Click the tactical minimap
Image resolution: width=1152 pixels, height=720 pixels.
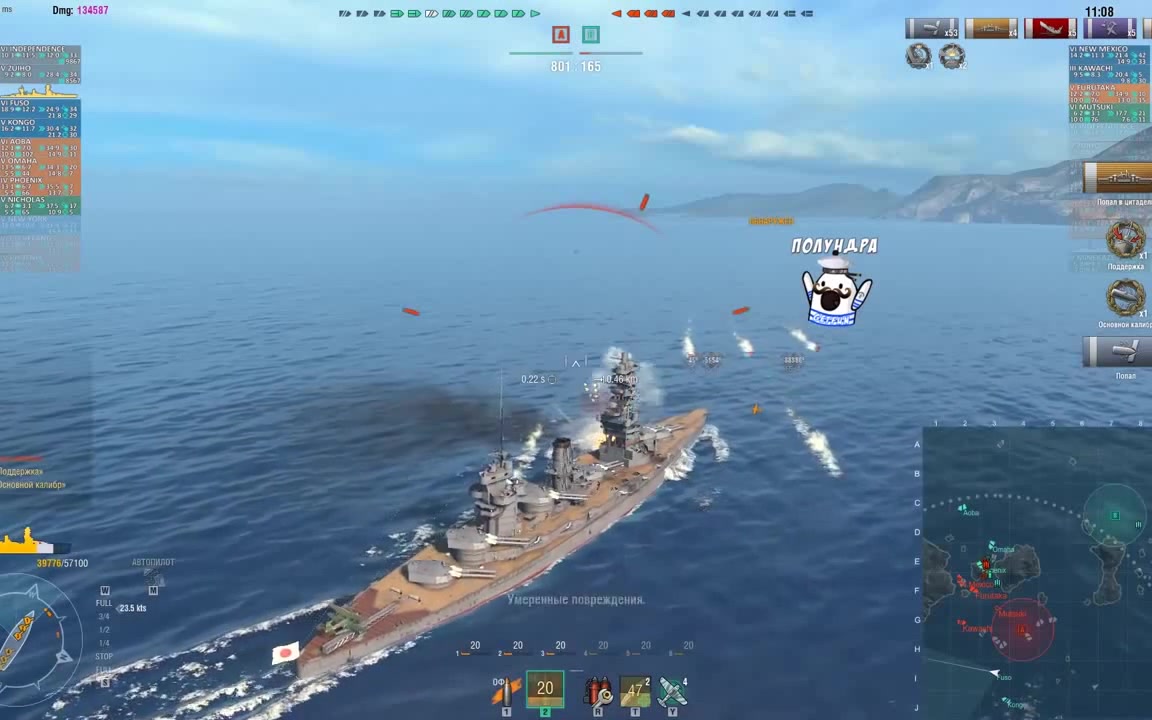pyautogui.click(x=1037, y=572)
